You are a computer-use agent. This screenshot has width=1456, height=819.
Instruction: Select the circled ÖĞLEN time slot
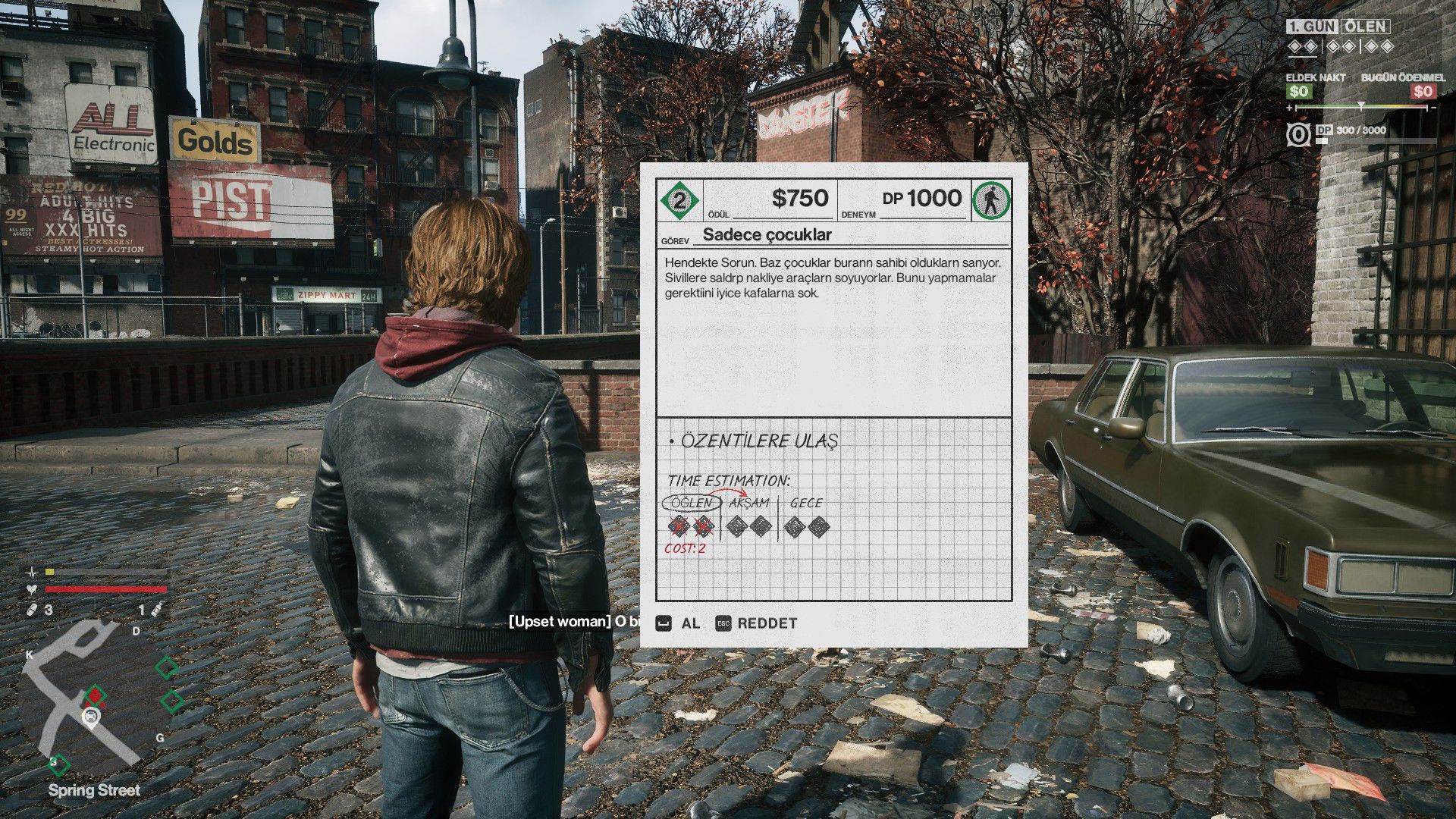[691, 503]
